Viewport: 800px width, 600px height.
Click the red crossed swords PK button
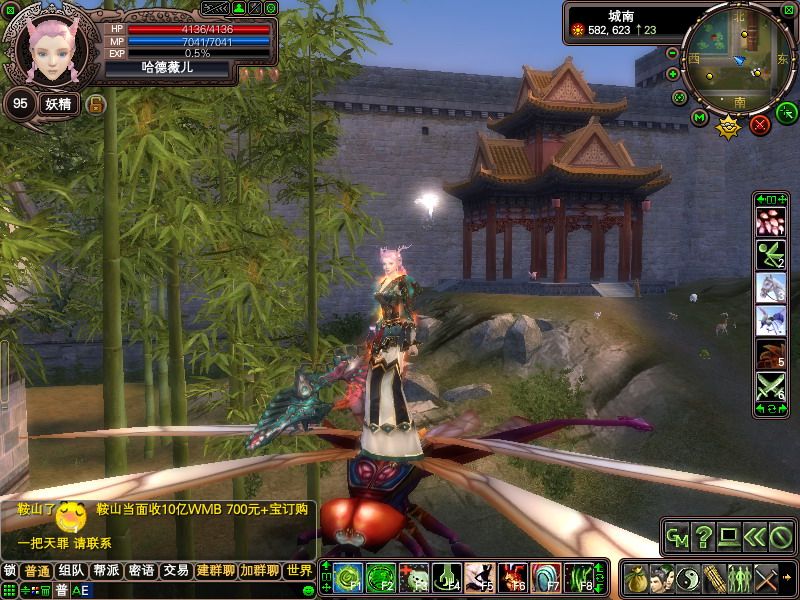[x=760, y=125]
